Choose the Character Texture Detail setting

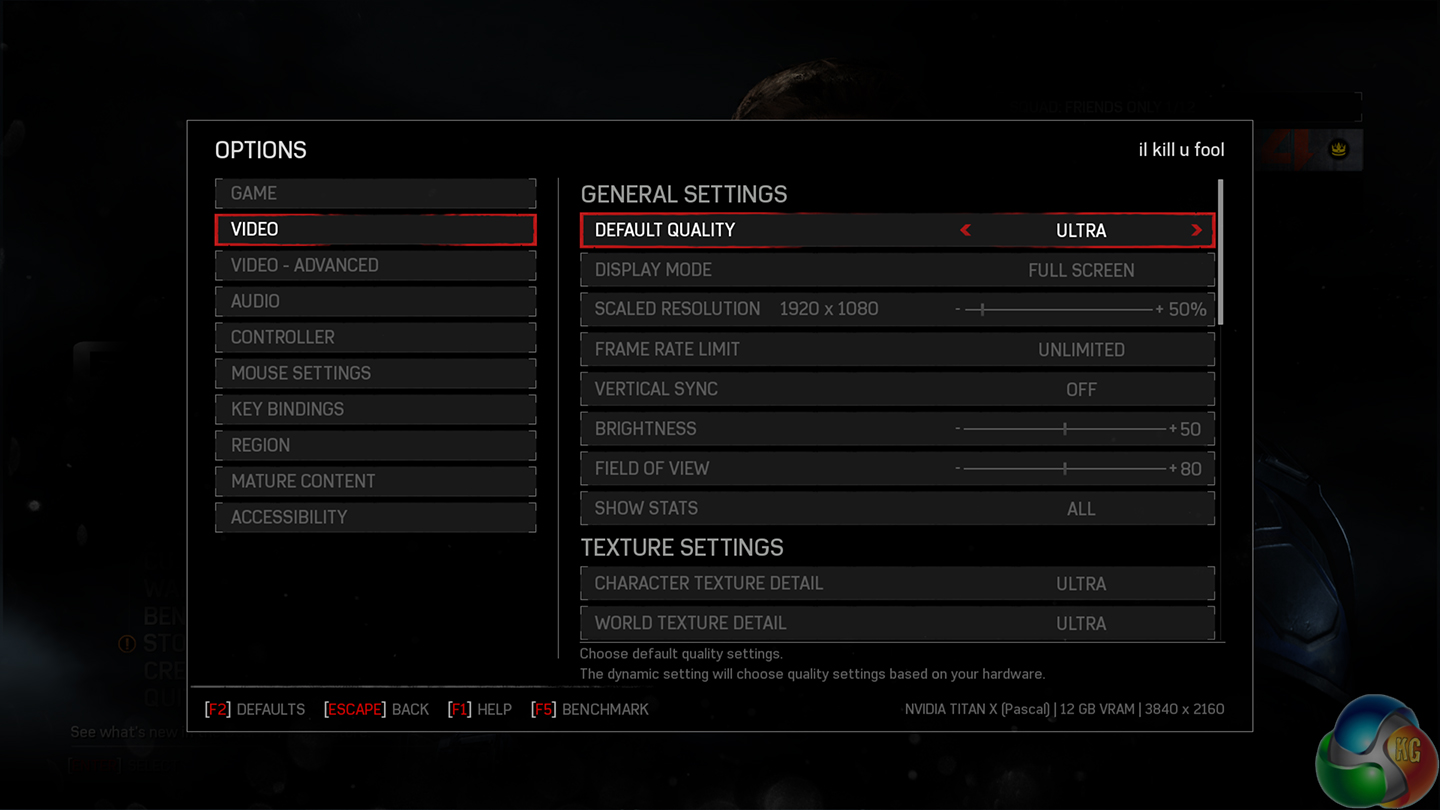[x=897, y=583]
